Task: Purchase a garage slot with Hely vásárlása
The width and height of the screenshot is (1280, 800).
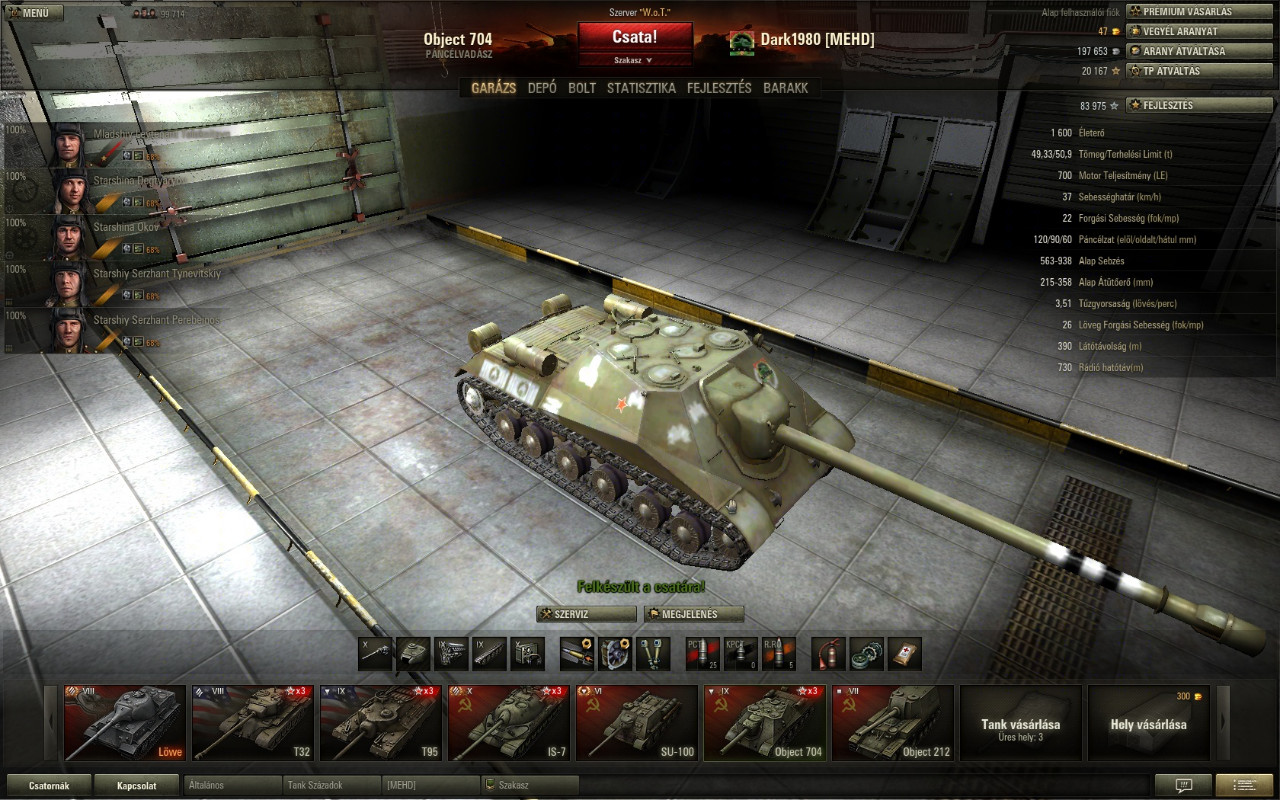Action: point(1148,723)
